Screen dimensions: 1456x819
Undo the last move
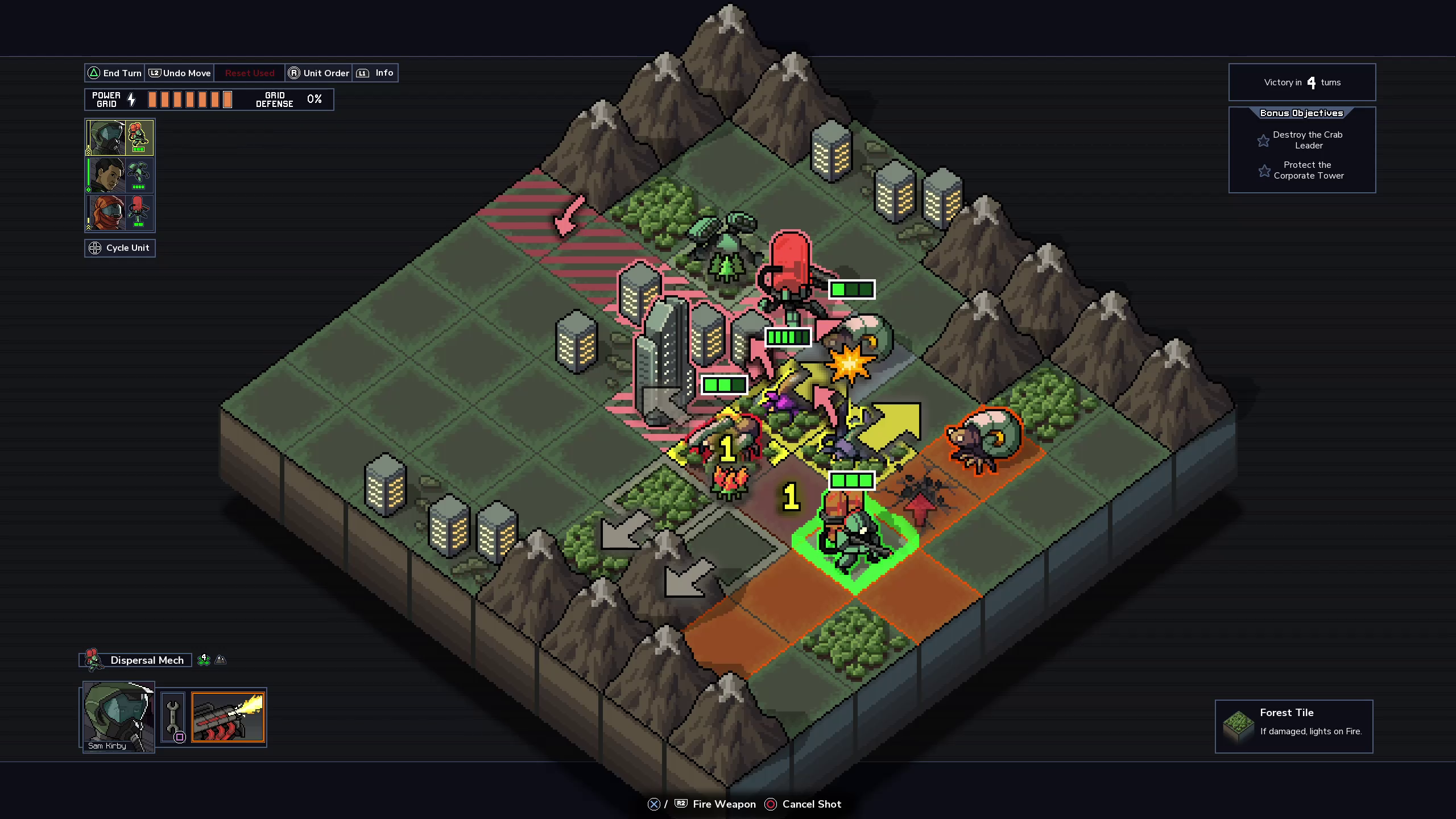click(180, 73)
